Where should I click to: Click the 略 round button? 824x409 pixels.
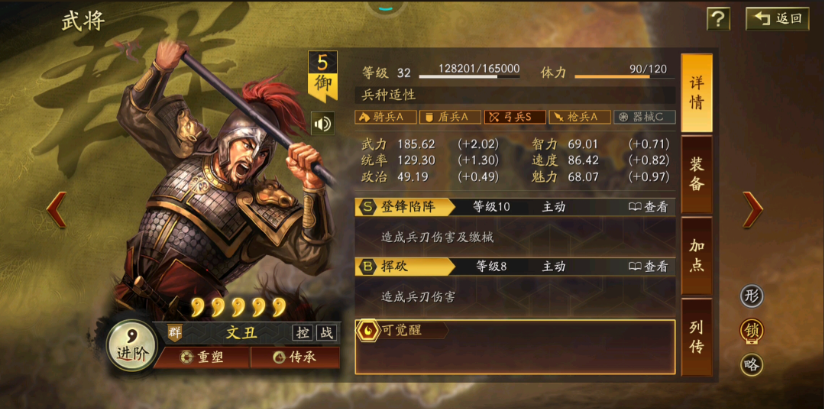(752, 364)
